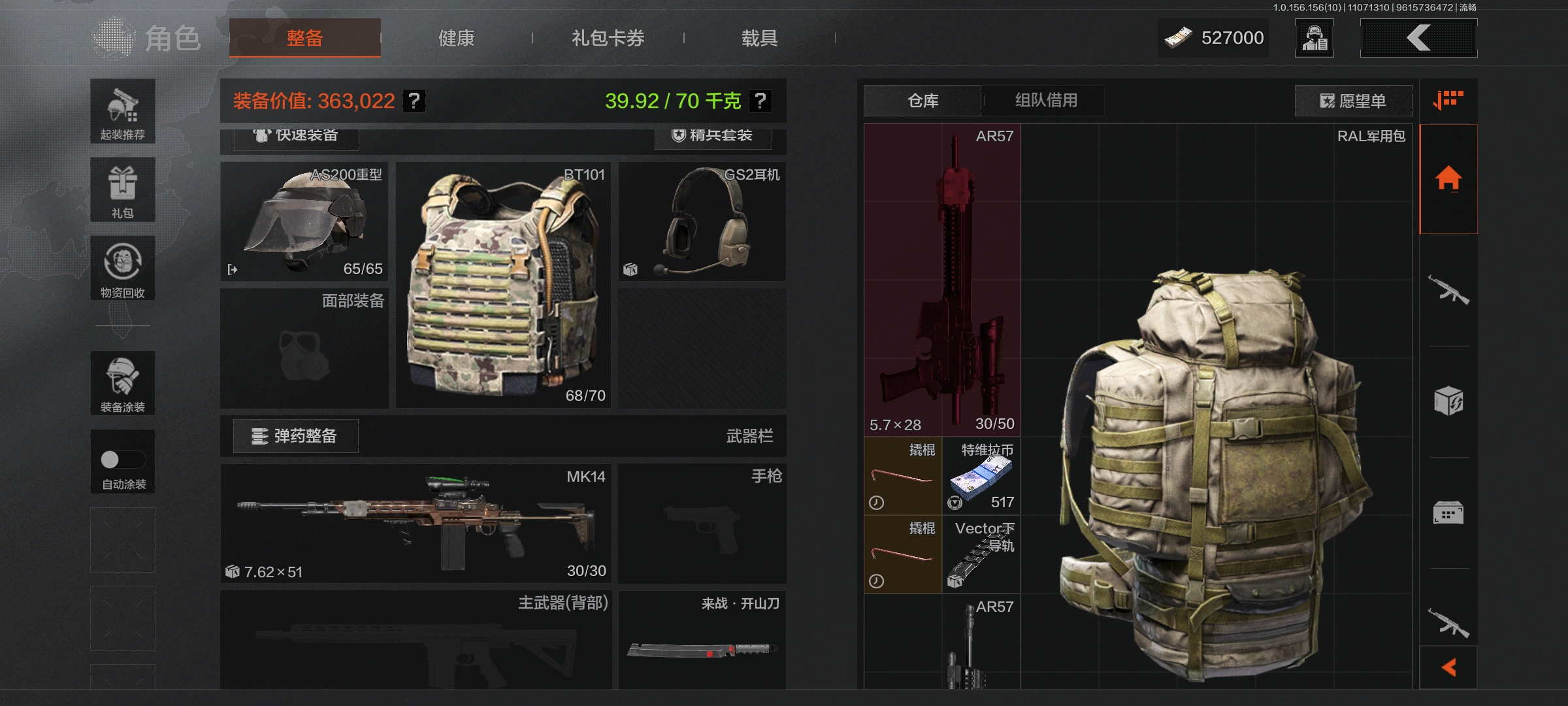Viewport: 1568px width, 706px height.
Task: Select the MK14 primary weapon slot
Action: (x=416, y=524)
